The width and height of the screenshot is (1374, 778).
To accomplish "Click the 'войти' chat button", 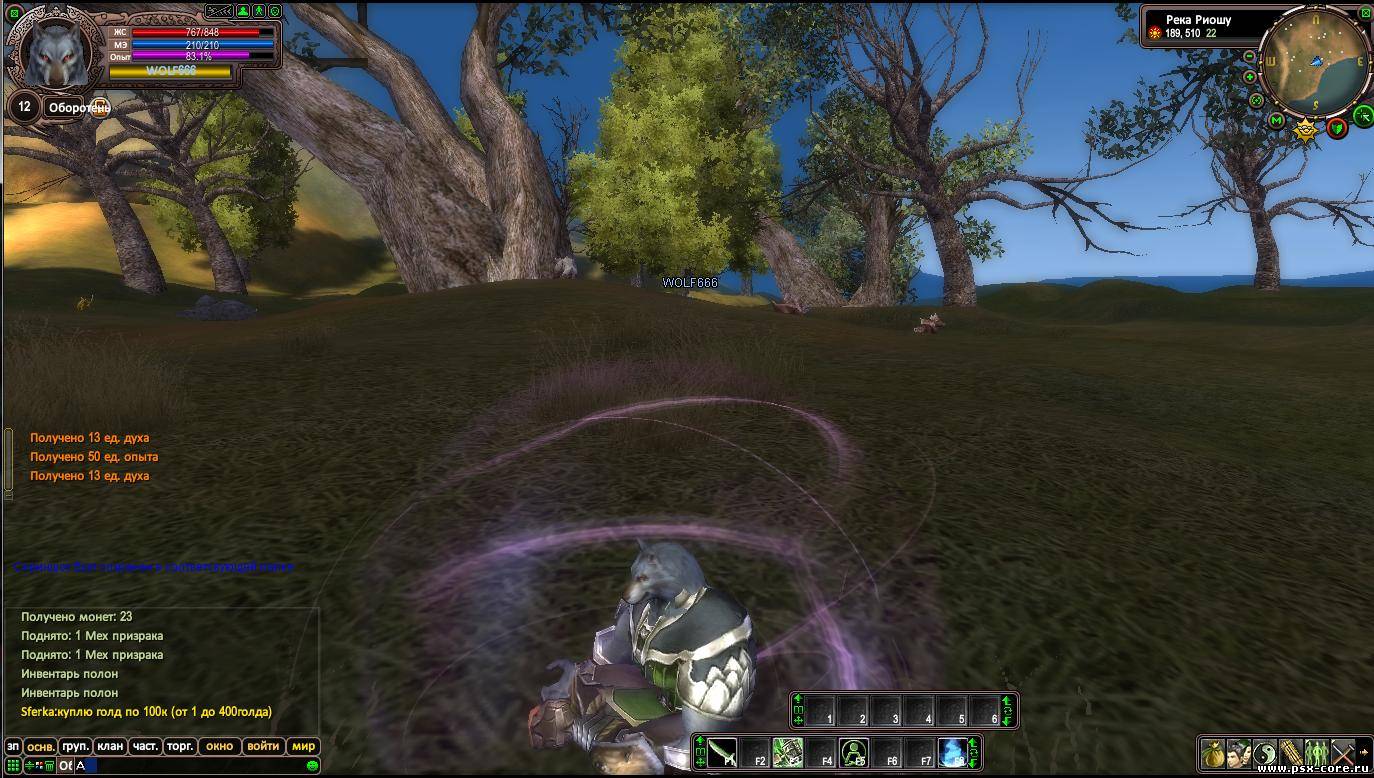I will pos(262,746).
